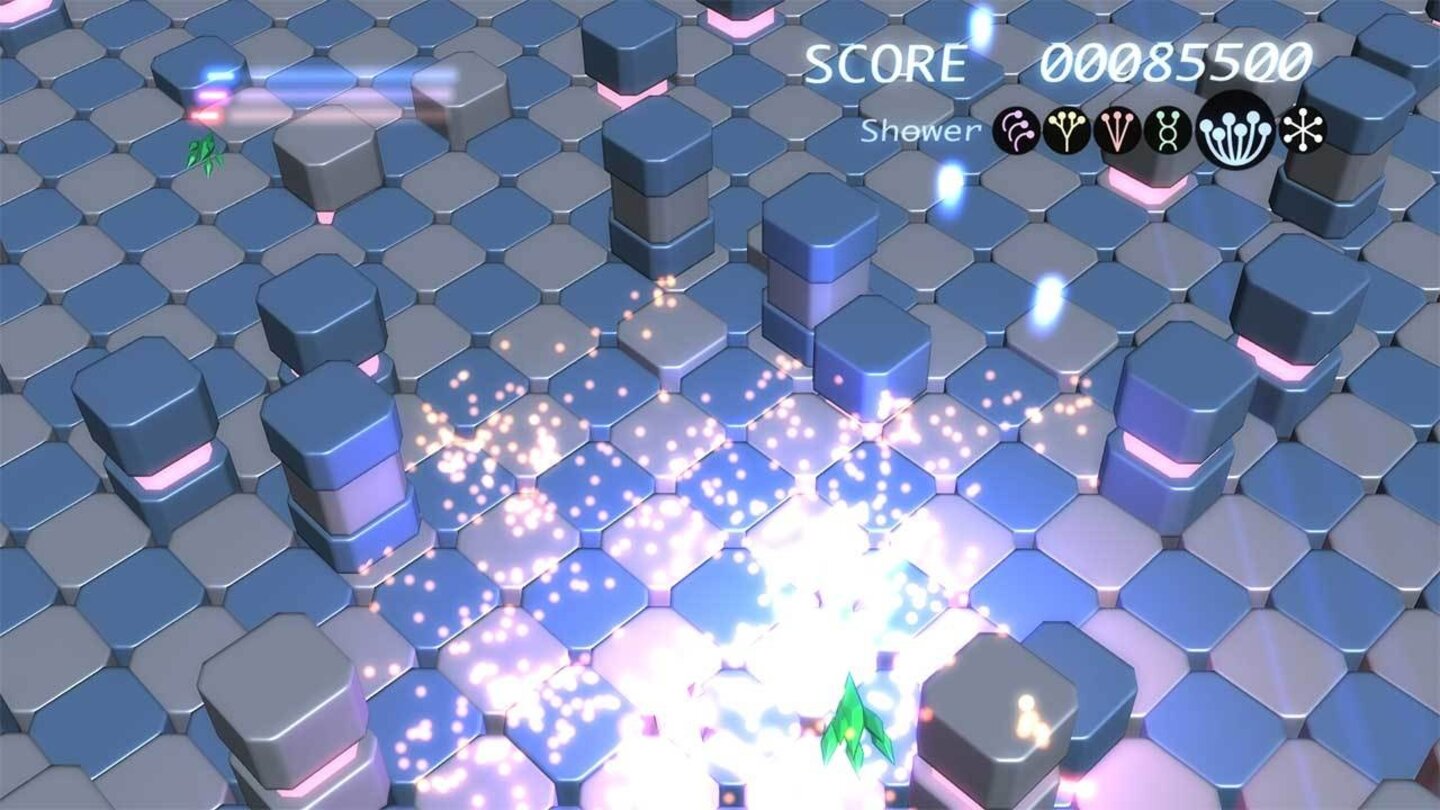The image size is (1440, 810).
Task: Select the pink curved spray shower icon
Action: [1015, 130]
